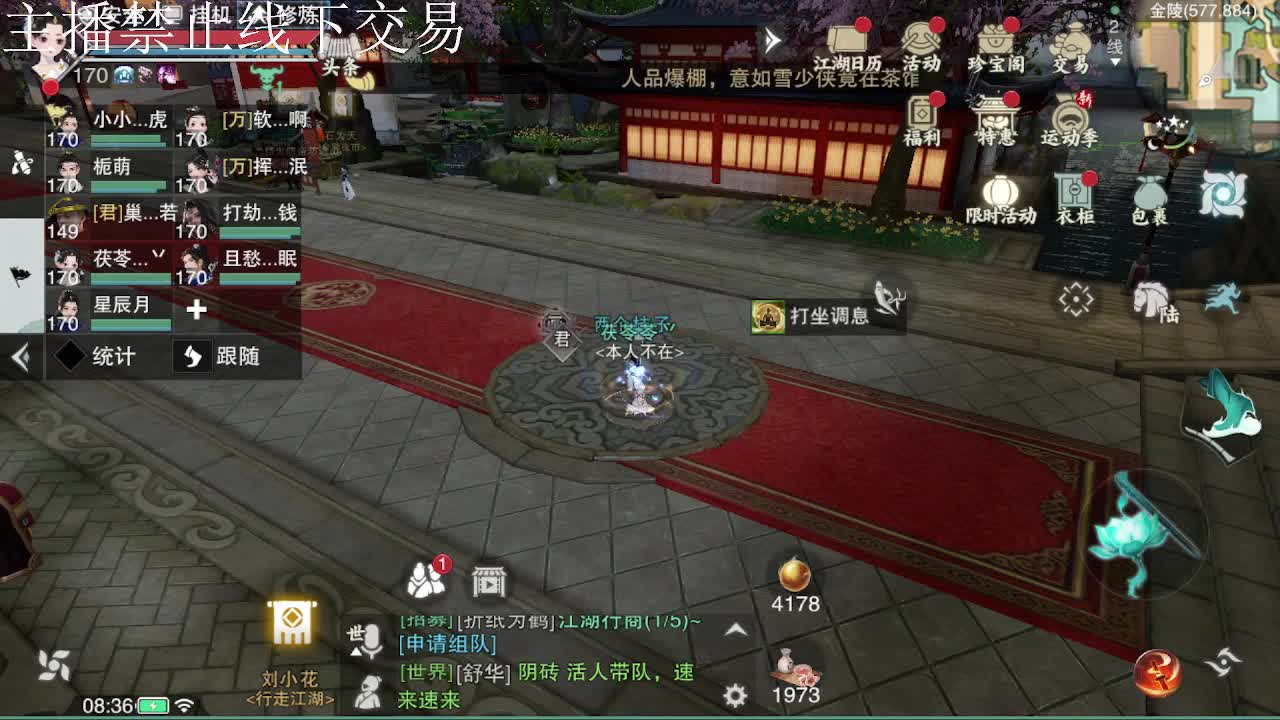Viewport: 1280px width, 720px height.
Task: Open the settings gear near the chat
Action: tap(737, 692)
